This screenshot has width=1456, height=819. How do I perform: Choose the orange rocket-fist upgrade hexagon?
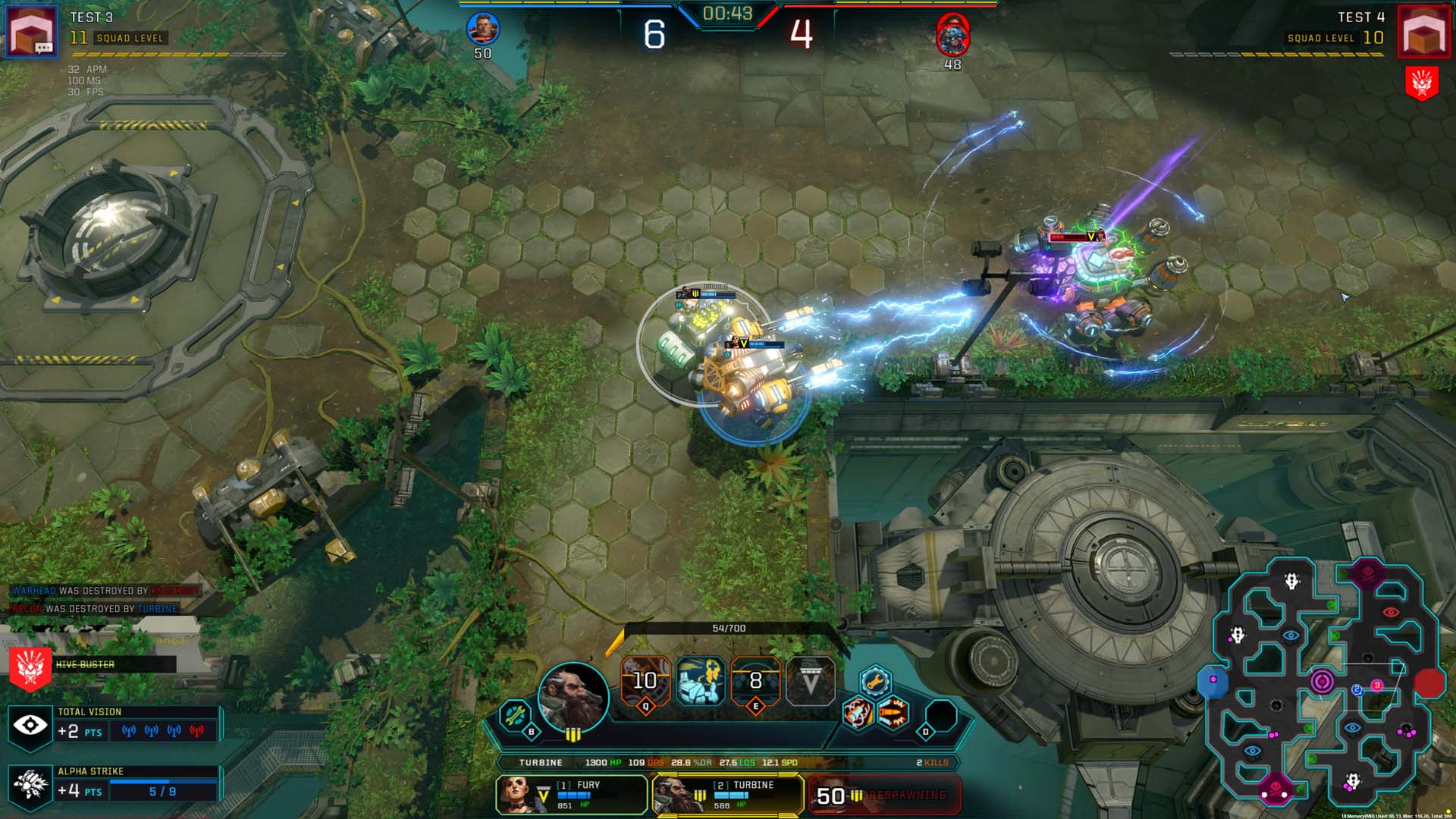[x=858, y=713]
